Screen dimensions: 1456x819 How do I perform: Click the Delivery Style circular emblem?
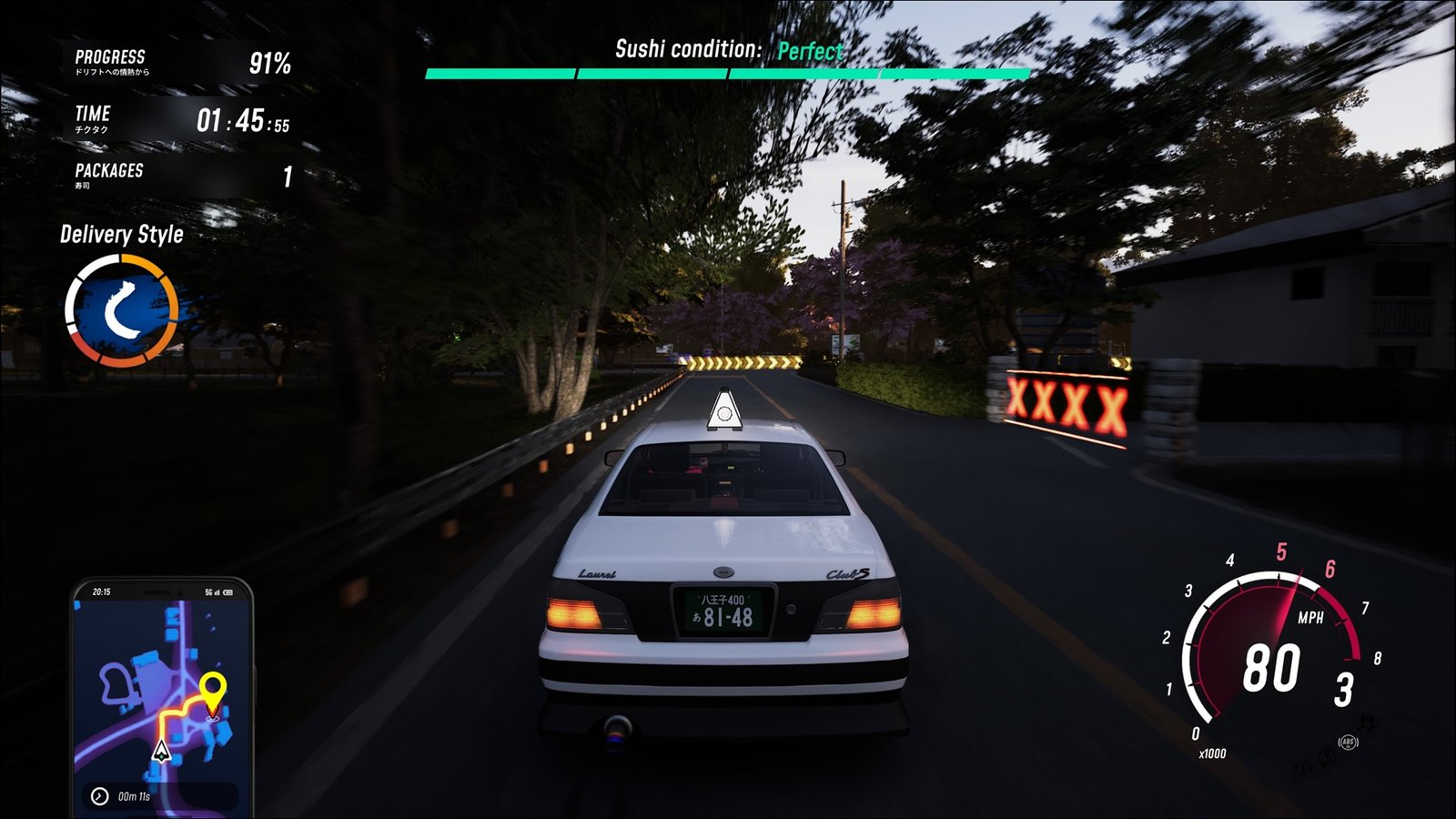point(121,311)
